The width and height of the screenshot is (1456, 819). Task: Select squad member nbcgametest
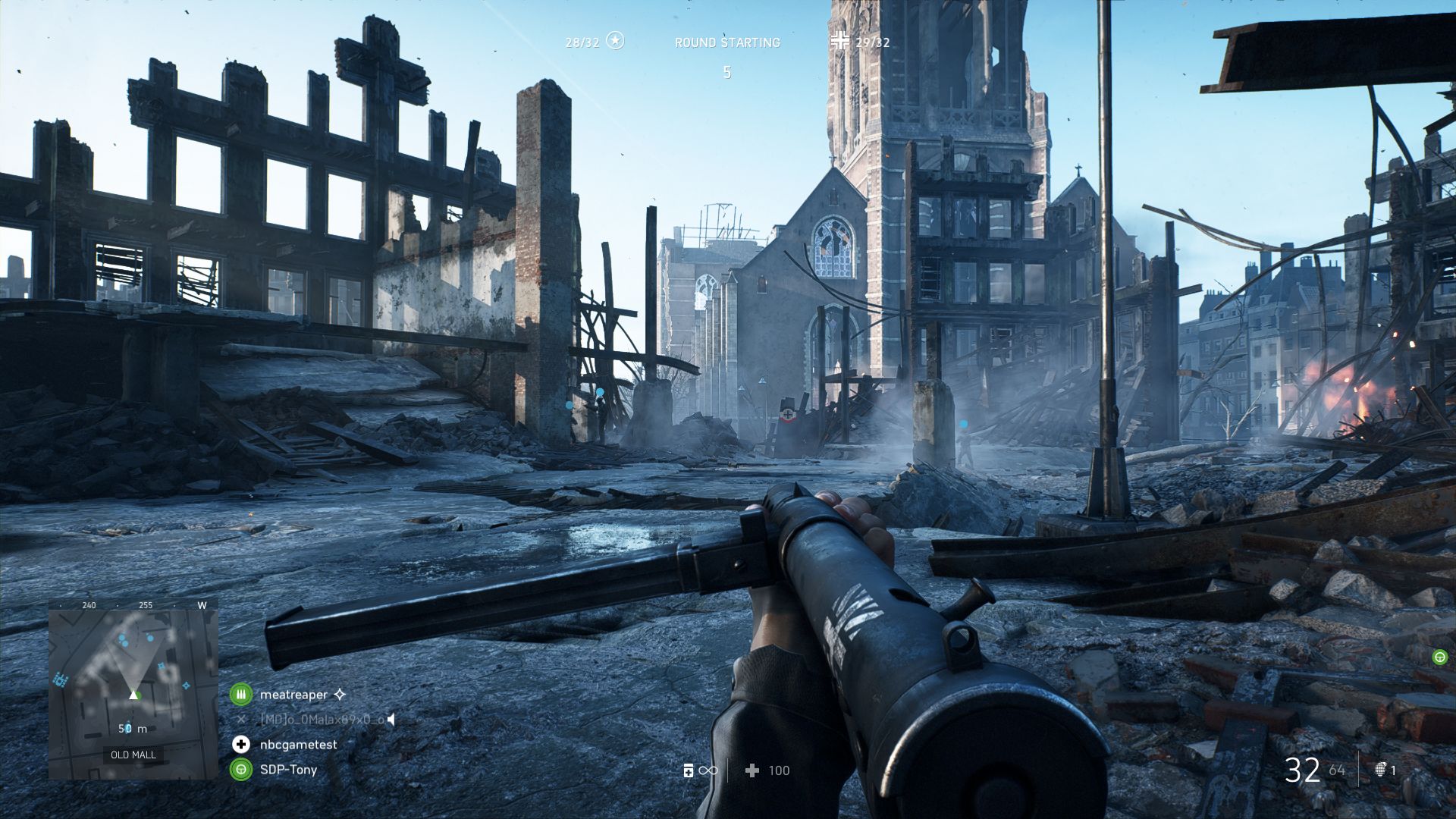[298, 745]
